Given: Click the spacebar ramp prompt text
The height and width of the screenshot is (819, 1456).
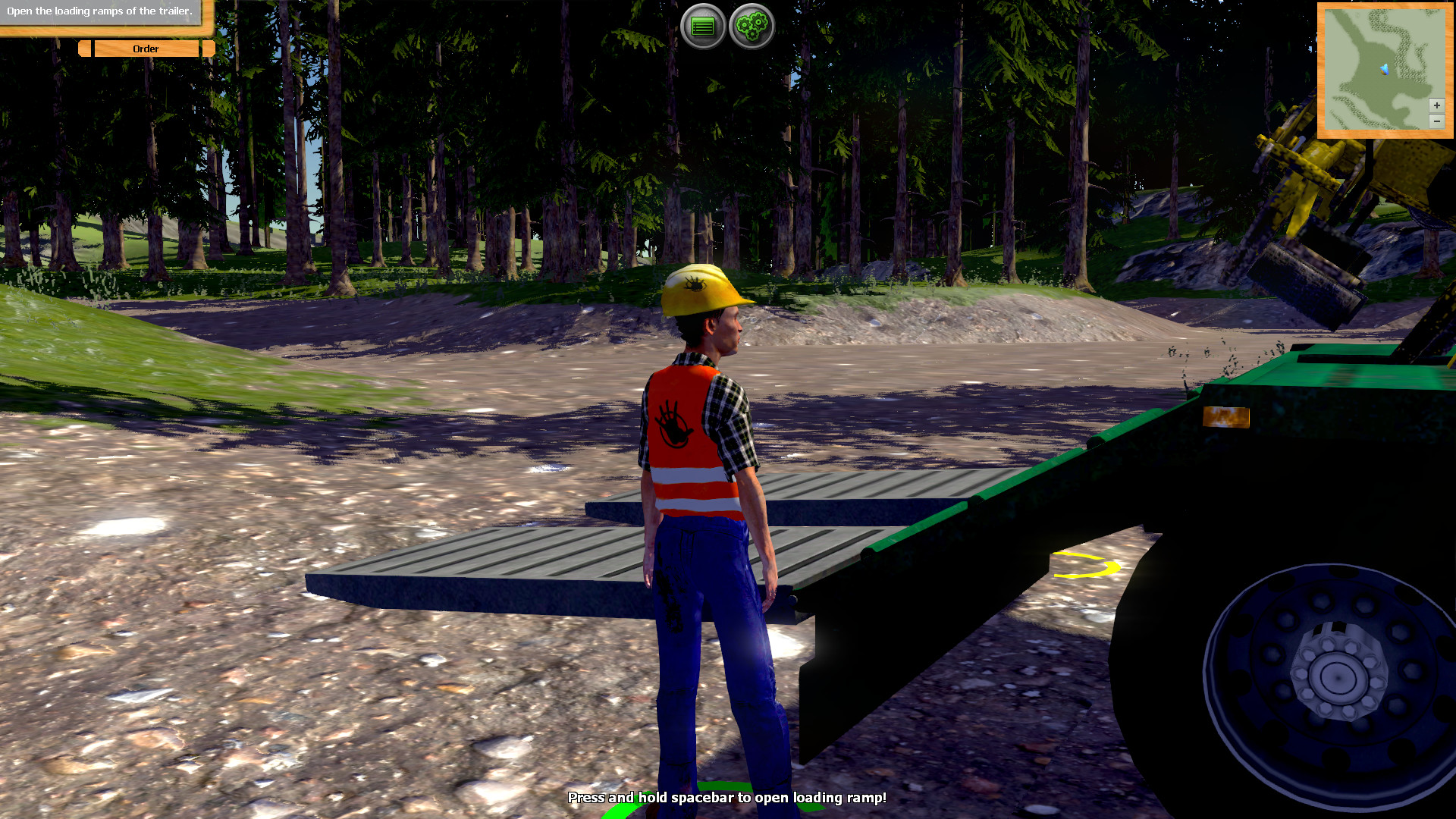Looking at the screenshot, I should coord(727,798).
